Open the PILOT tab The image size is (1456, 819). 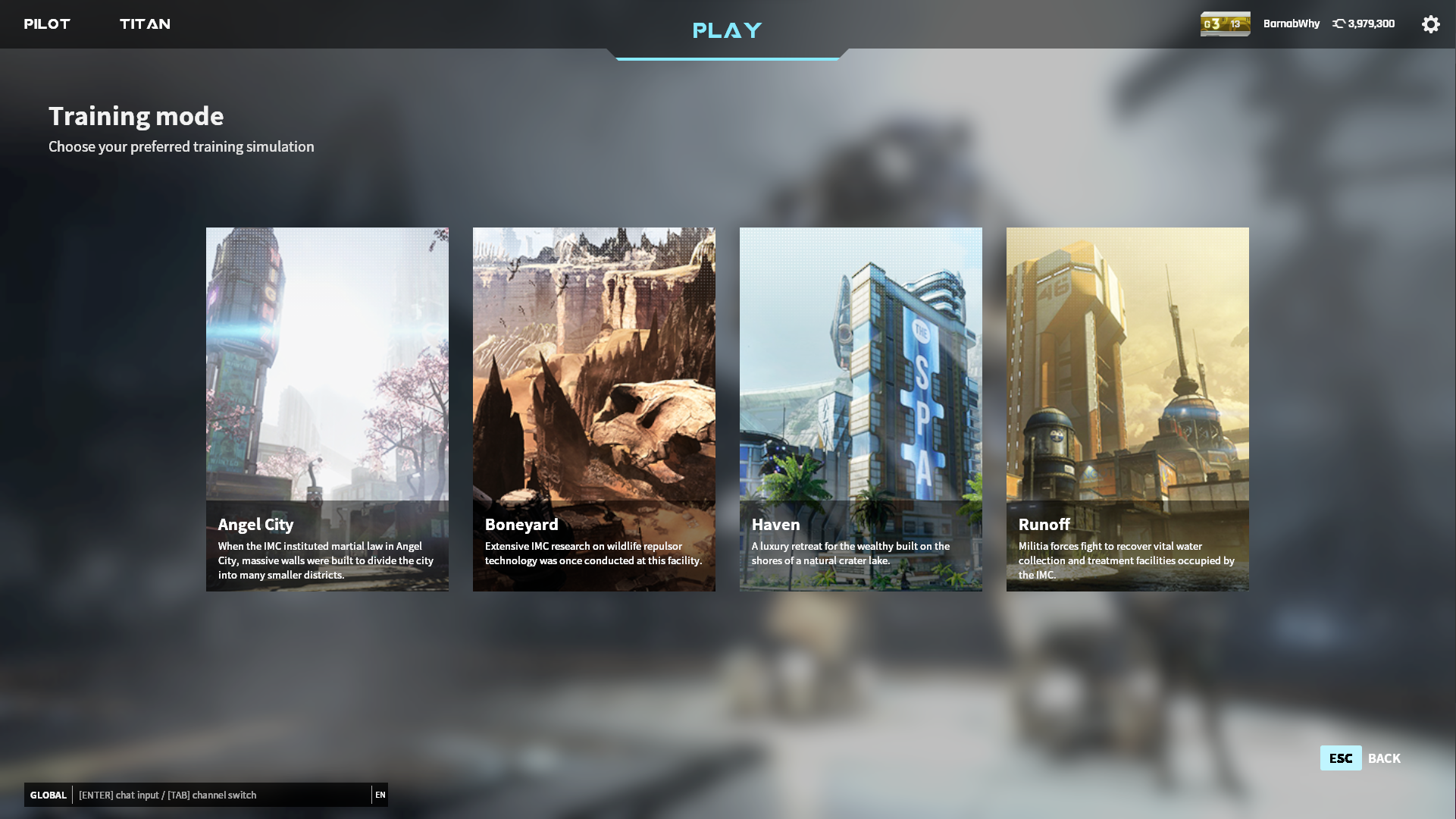47,24
